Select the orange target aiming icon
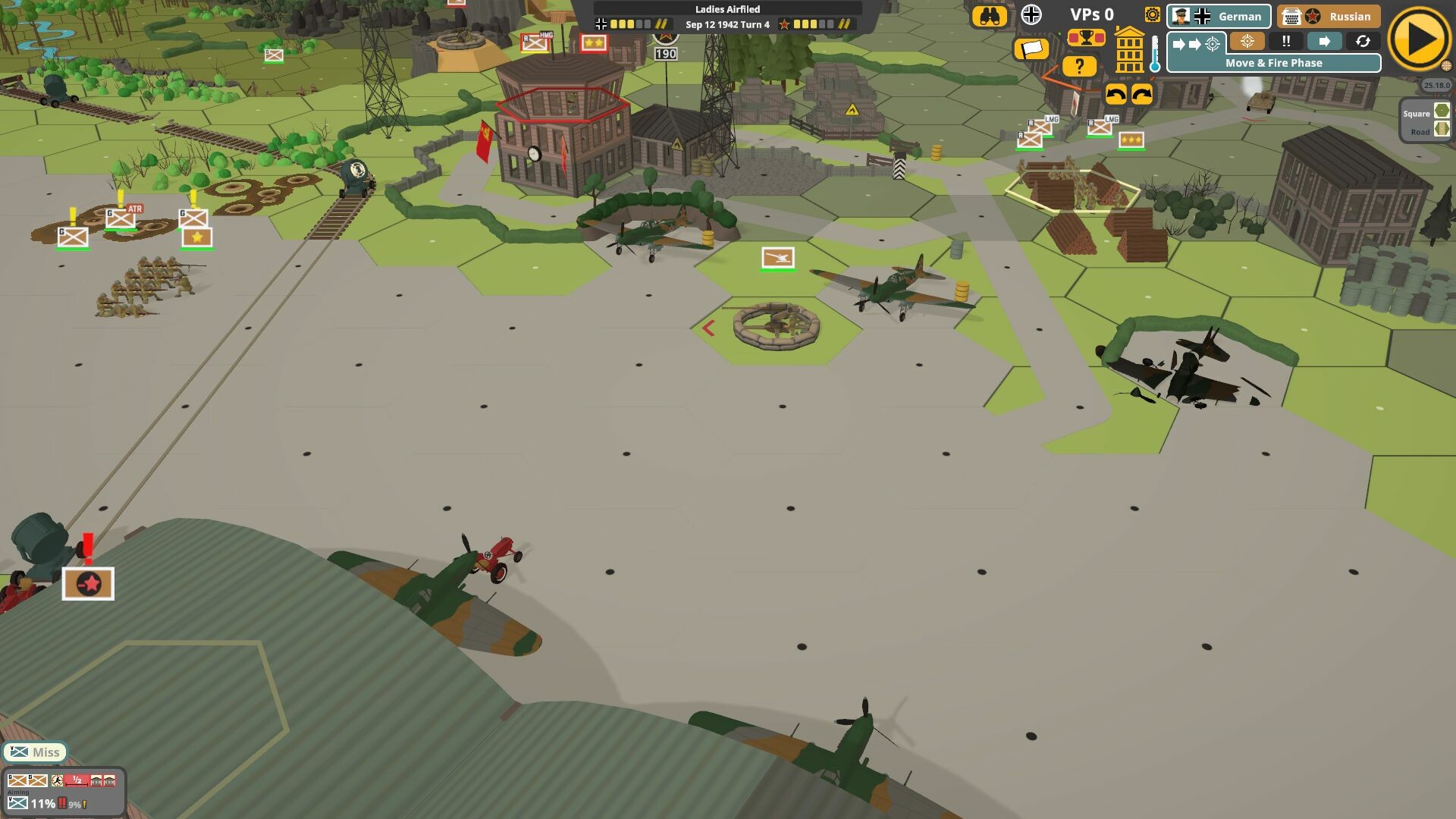 [x=1247, y=42]
